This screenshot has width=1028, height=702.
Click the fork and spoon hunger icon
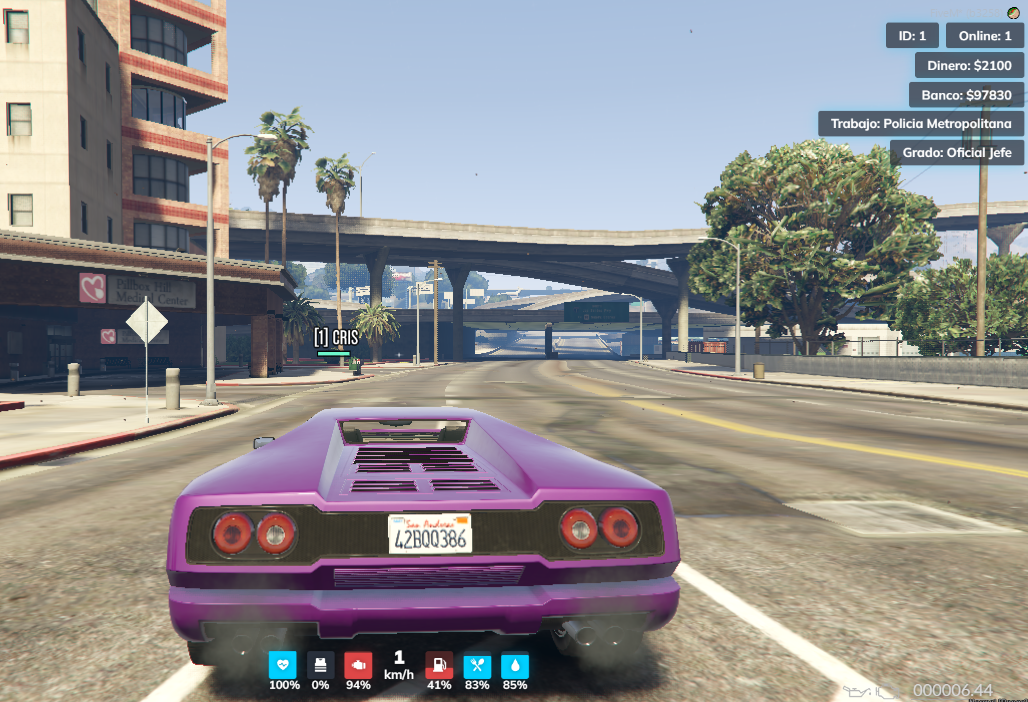click(x=477, y=665)
